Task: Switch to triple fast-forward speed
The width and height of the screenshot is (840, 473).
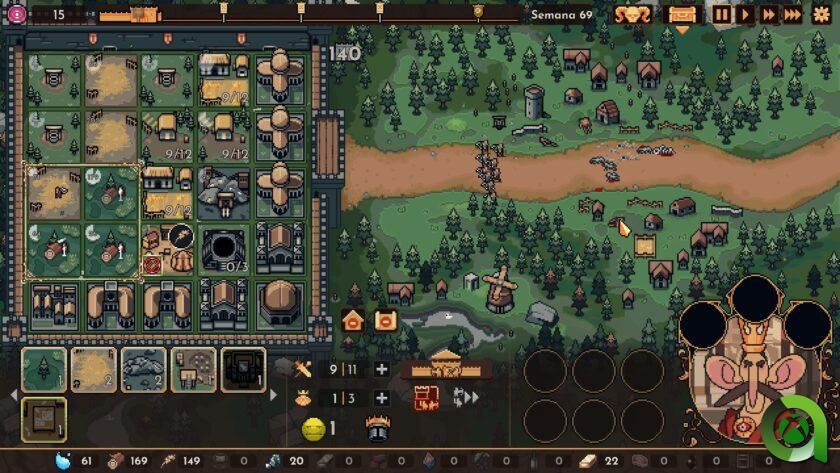Action: pyautogui.click(x=793, y=14)
